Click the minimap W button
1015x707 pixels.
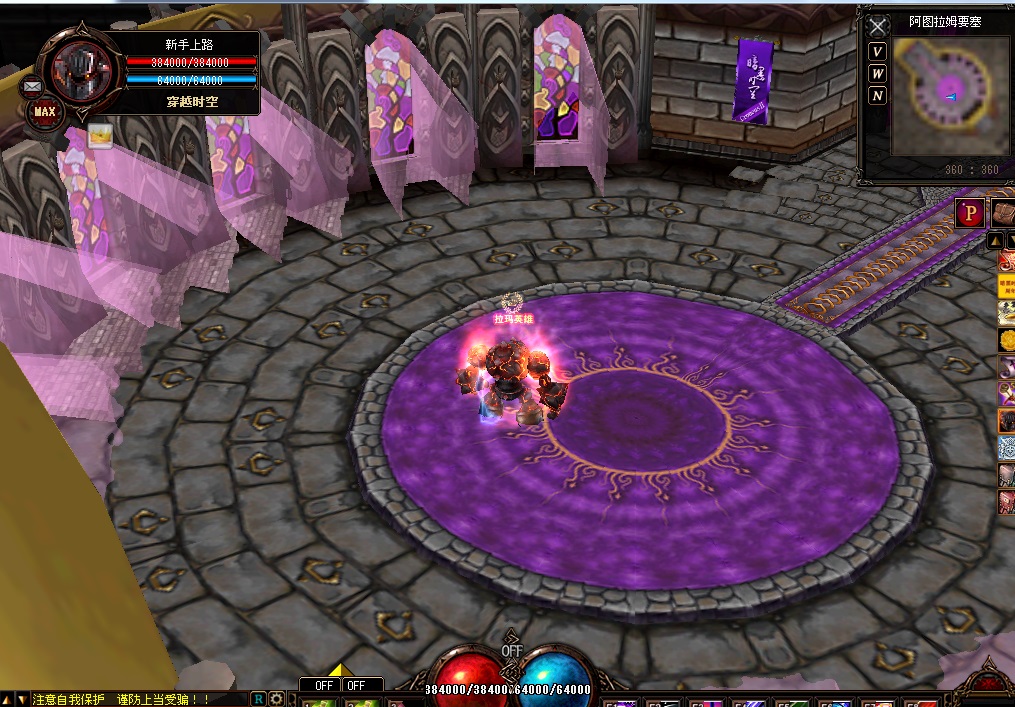click(x=877, y=74)
